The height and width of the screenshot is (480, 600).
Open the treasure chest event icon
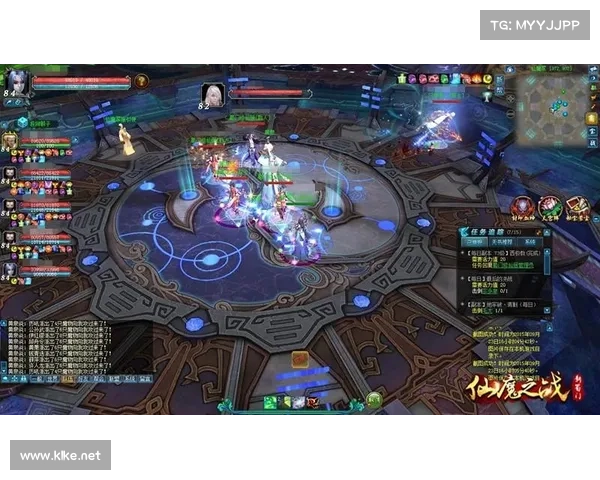(x=577, y=207)
